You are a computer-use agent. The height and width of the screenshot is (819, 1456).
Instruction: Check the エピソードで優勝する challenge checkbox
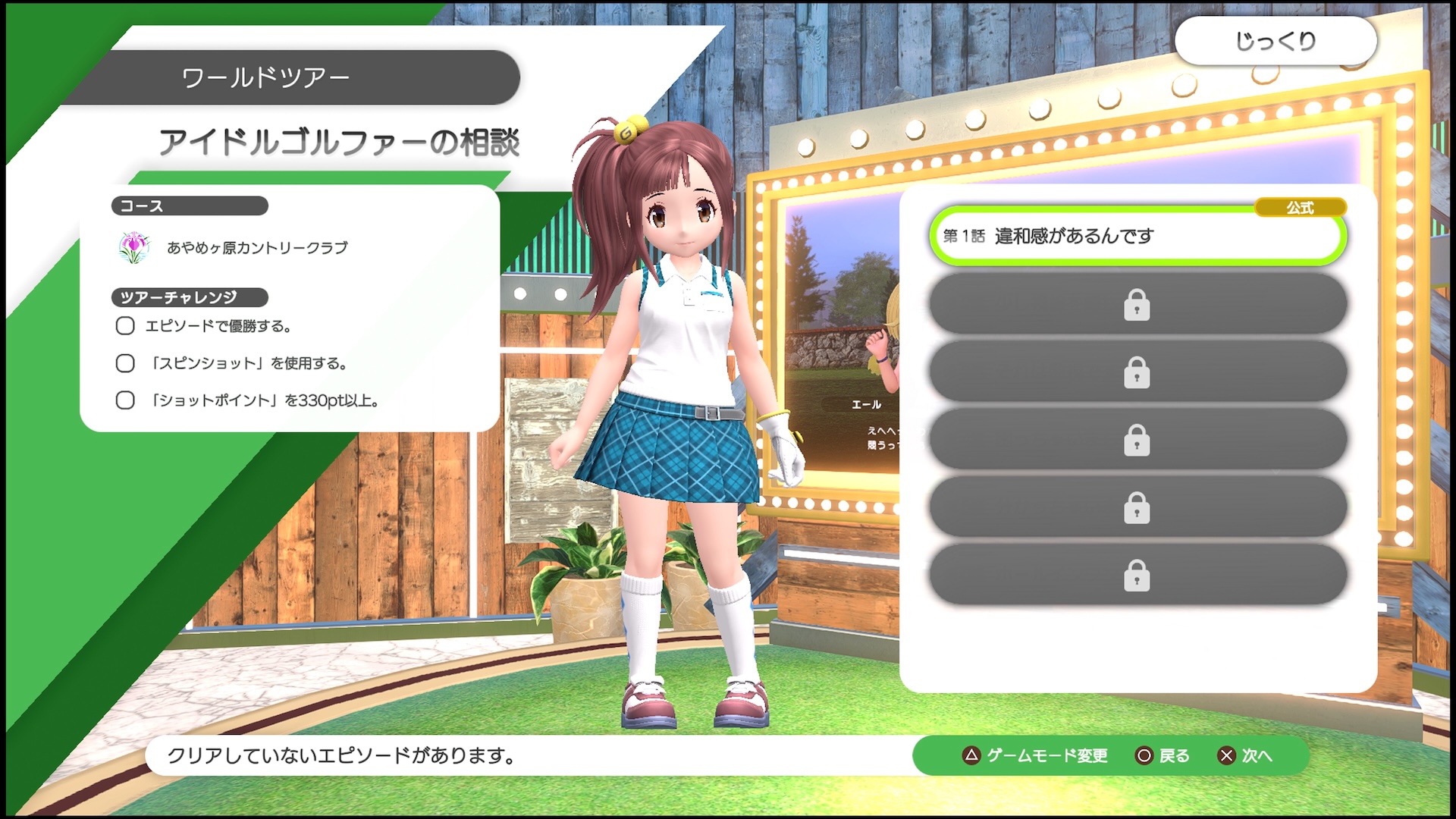tap(124, 325)
